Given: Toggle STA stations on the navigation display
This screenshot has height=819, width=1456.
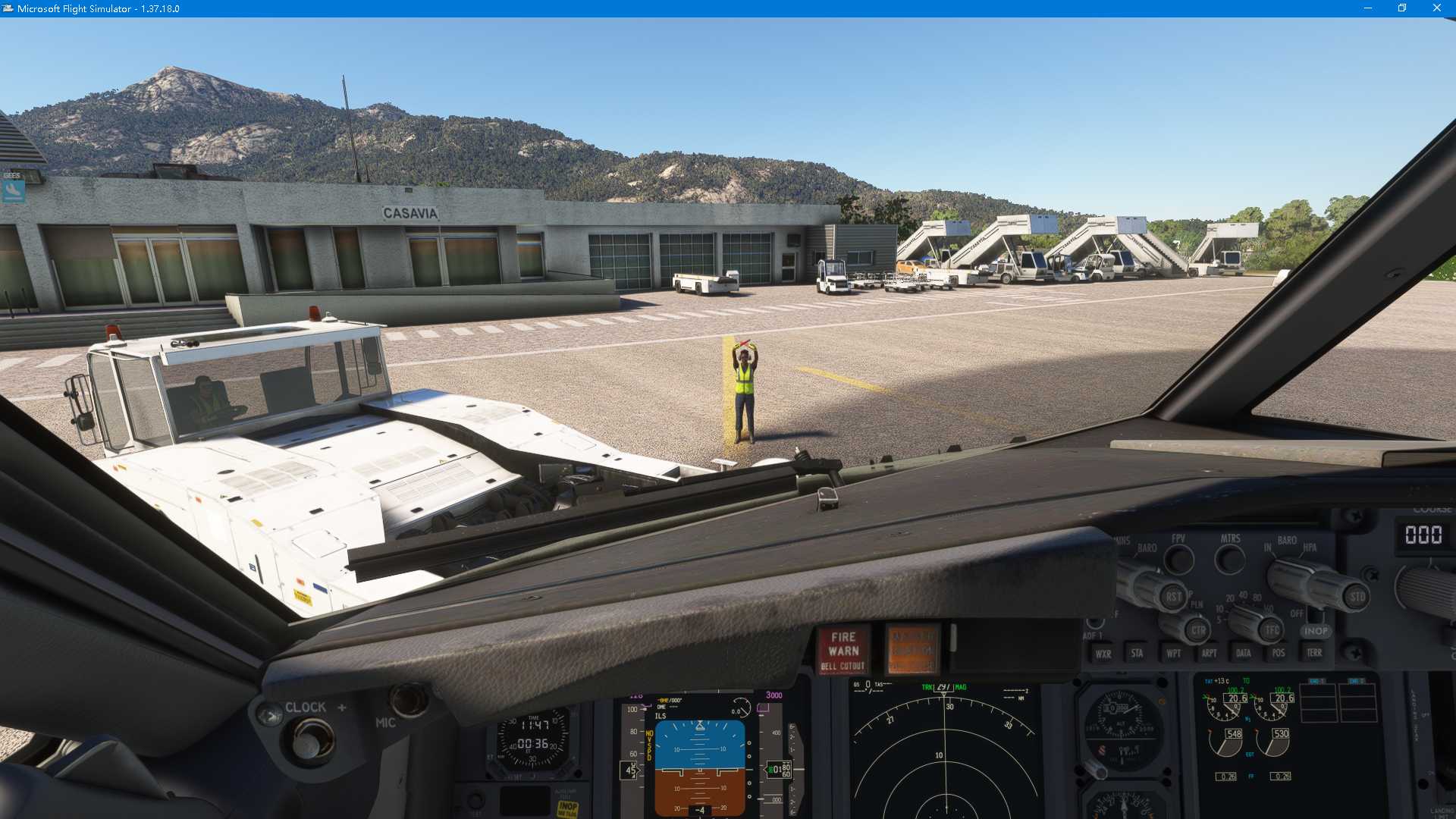Looking at the screenshot, I should tap(1137, 653).
